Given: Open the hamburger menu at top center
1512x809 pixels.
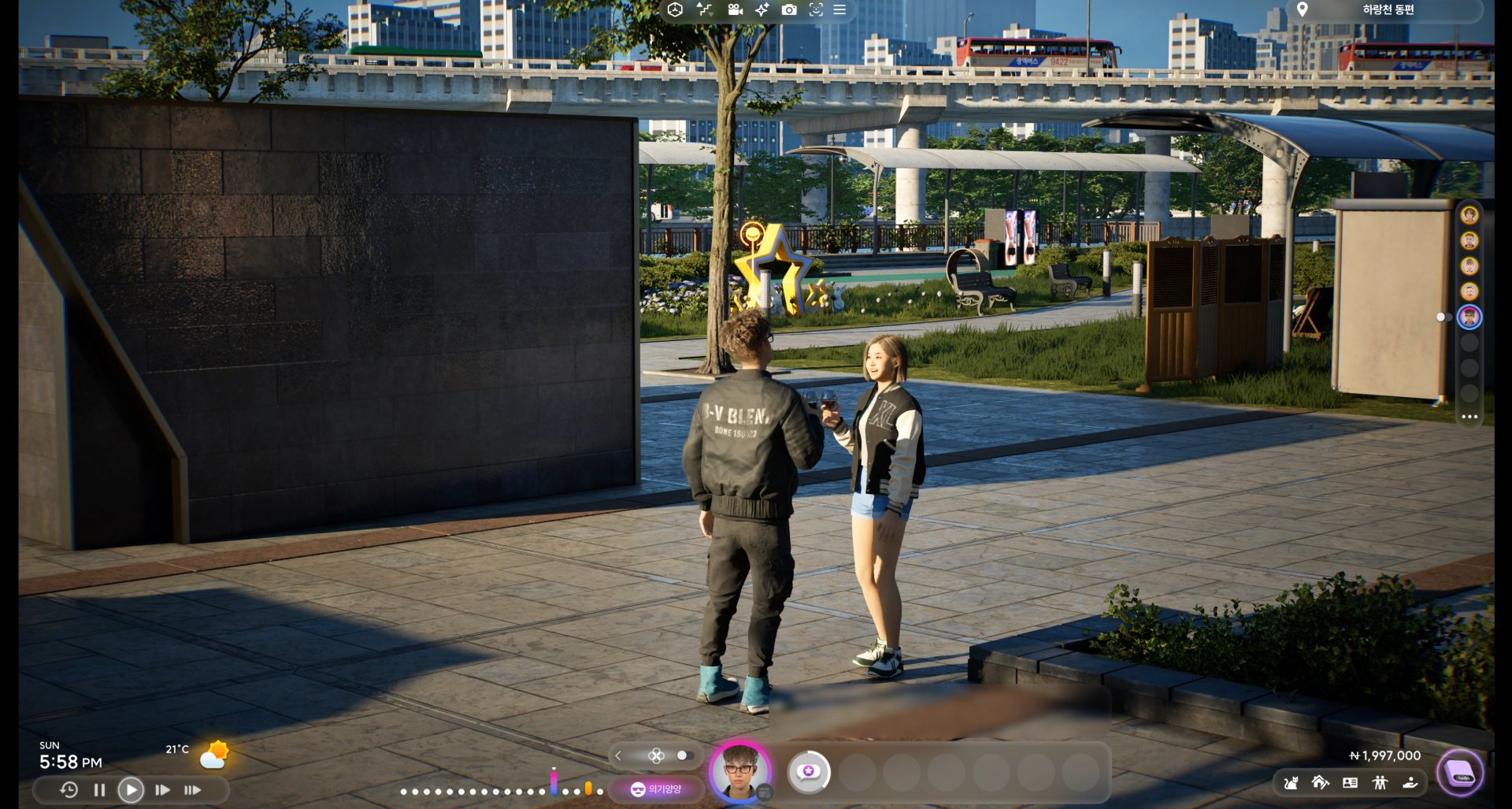Looking at the screenshot, I should pos(839,10).
